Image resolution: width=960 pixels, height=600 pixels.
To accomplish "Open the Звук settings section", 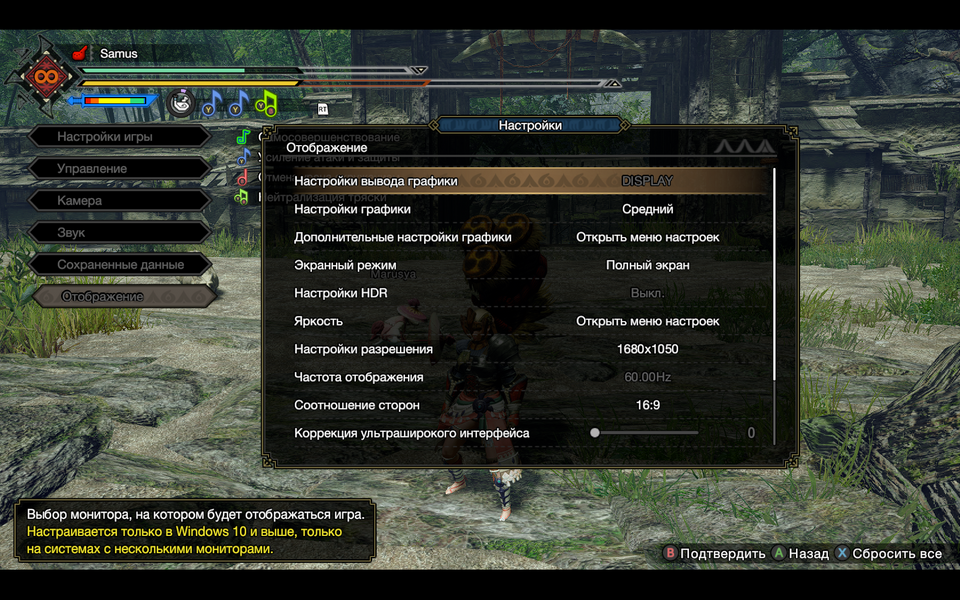I will [118, 233].
